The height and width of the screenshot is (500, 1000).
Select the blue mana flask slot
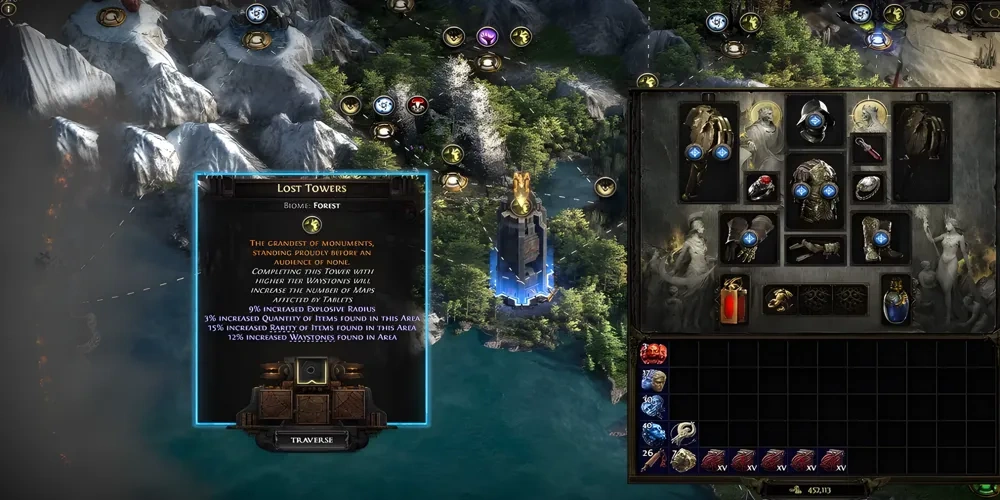click(x=896, y=299)
